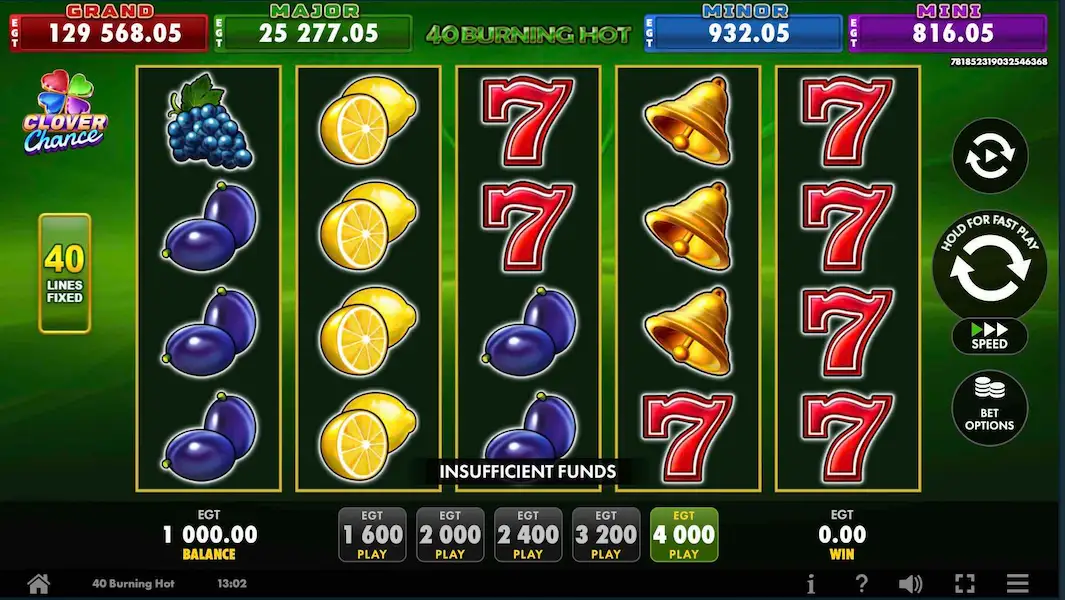Toggle the Speed button
1065x600 pixels.
coord(989,335)
